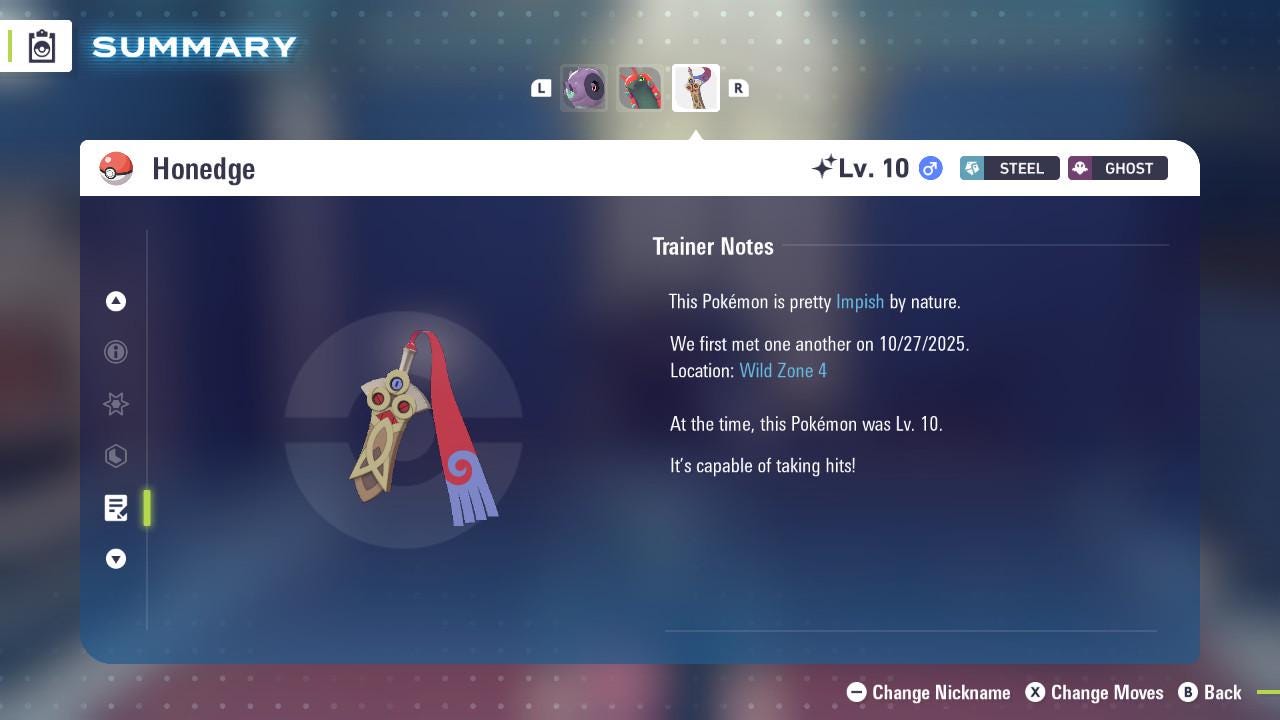
Task: Toggle the green highlight marker beside notes icon
Action: 147,508
